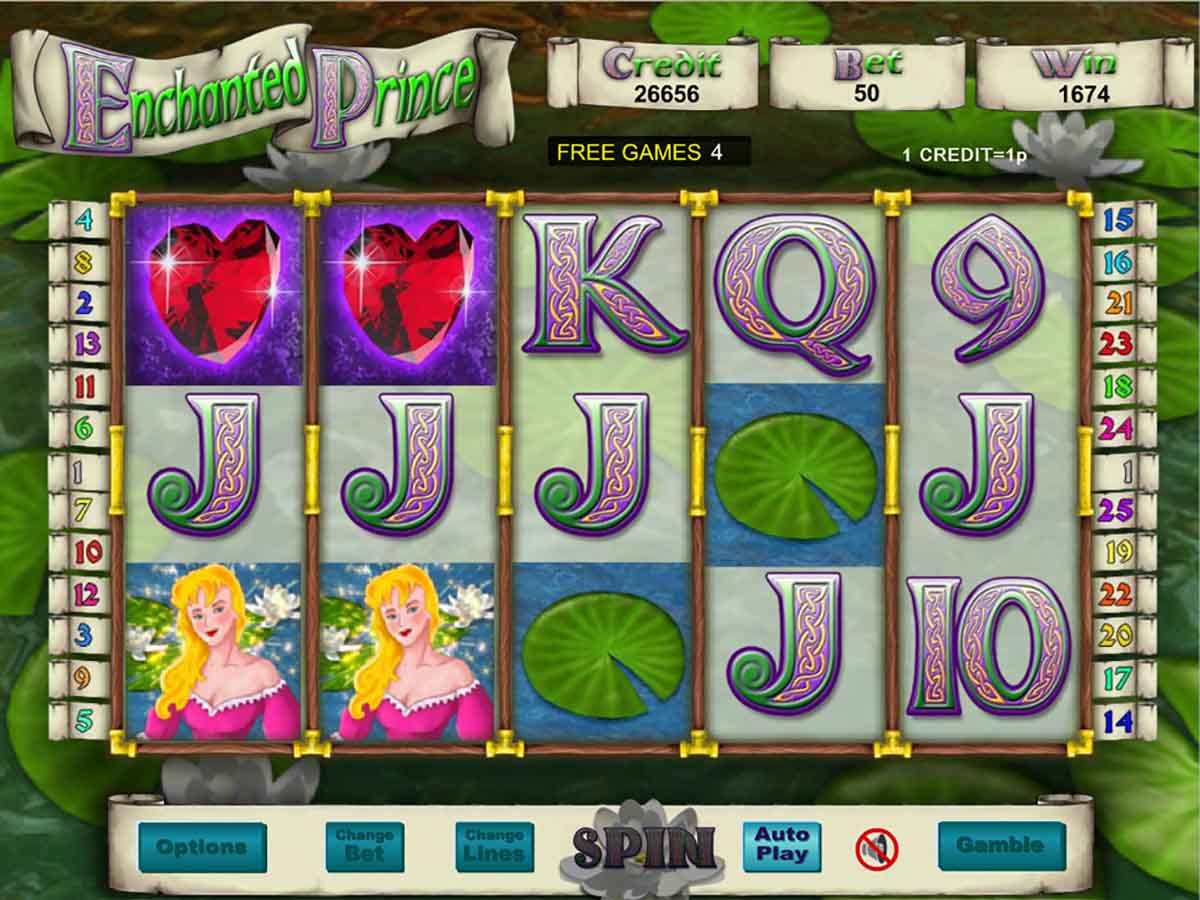
Task: Open the Gamble feature
Action: click(x=1001, y=846)
